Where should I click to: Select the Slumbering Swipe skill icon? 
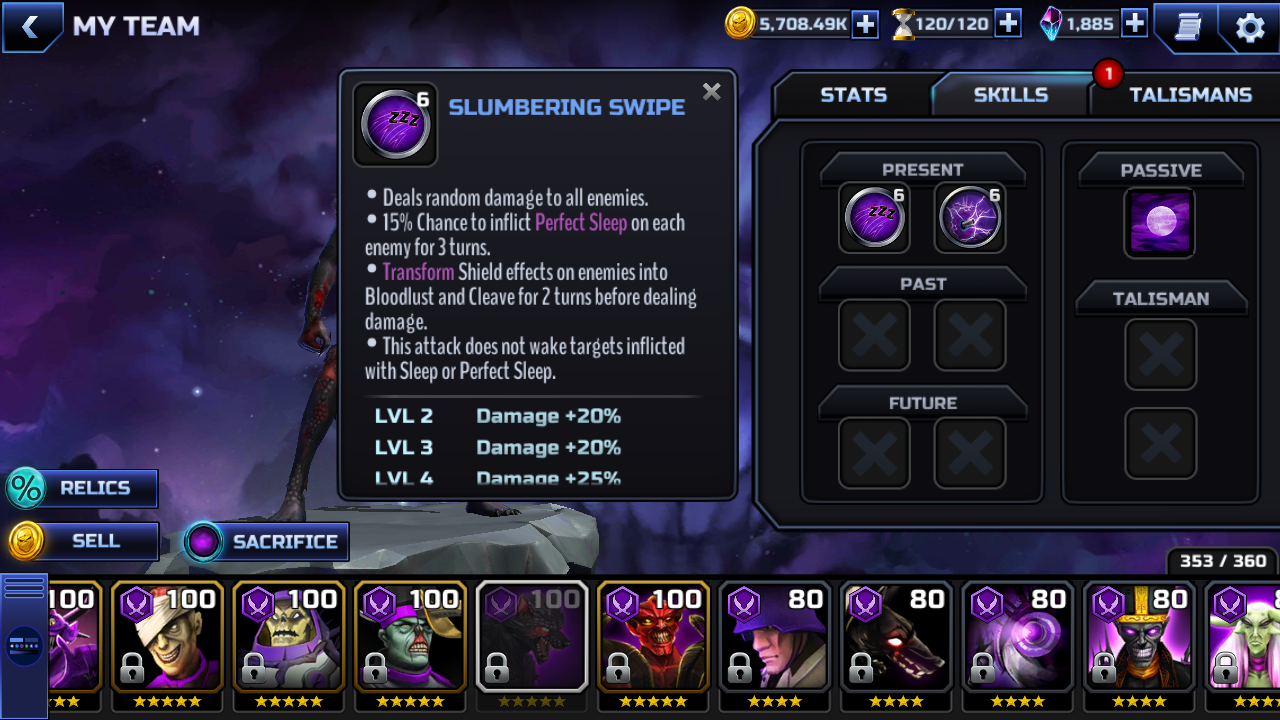click(874, 217)
